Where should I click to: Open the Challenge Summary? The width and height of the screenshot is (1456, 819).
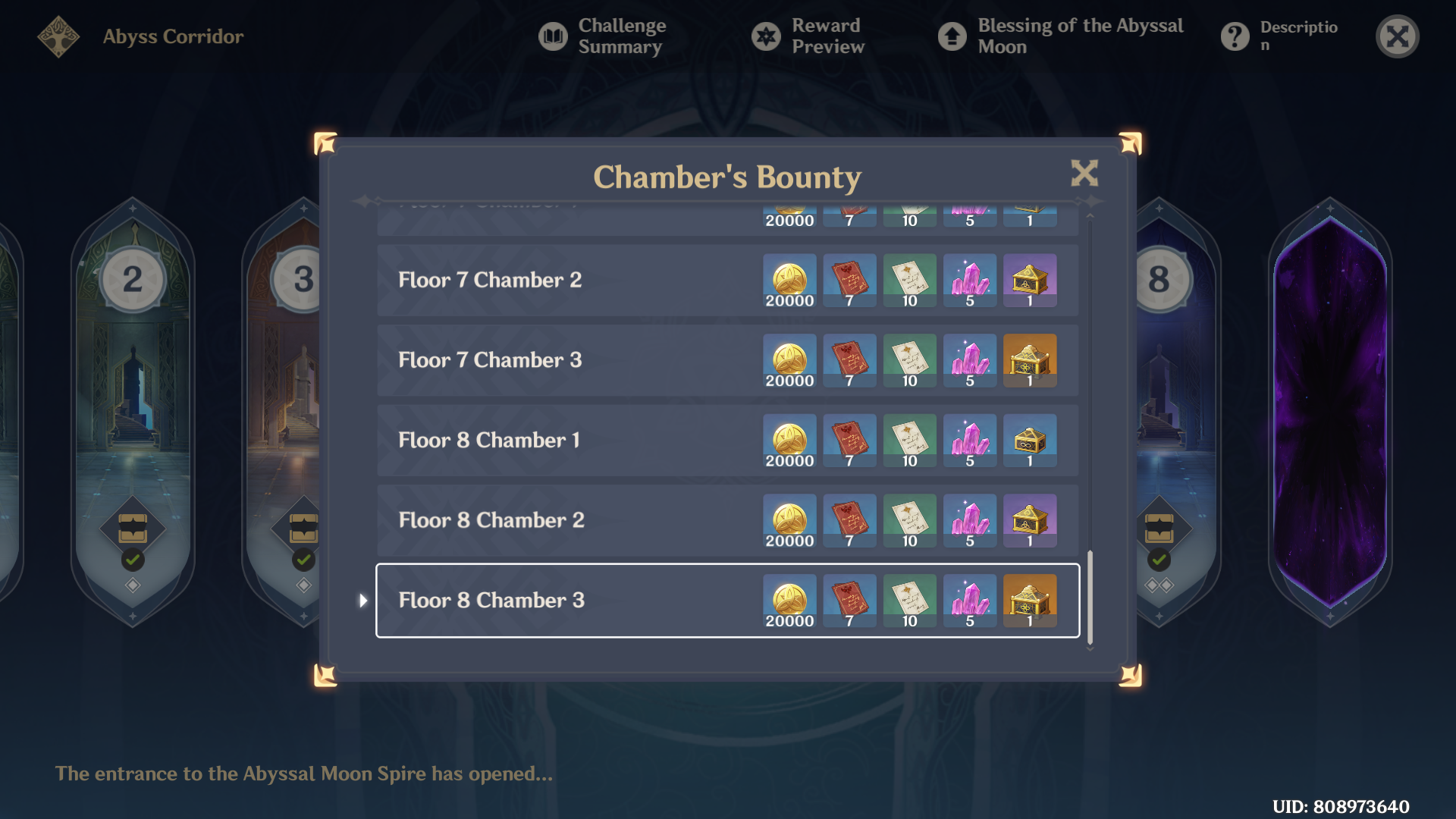coord(603,36)
